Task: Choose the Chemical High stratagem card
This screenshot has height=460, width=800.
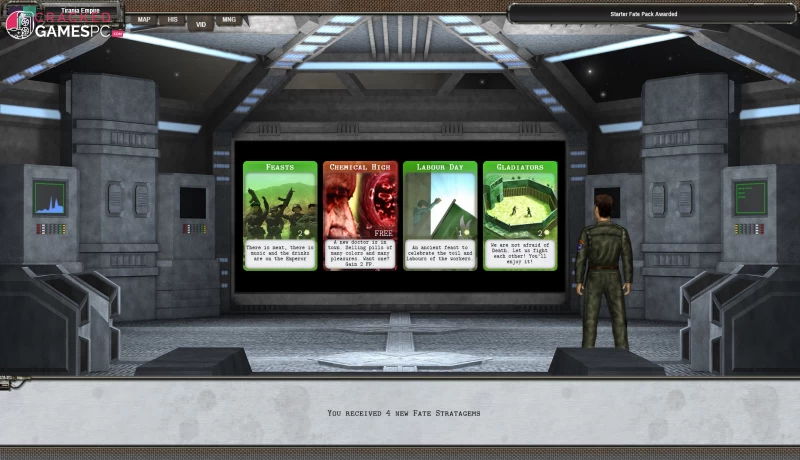Action: 360,215
